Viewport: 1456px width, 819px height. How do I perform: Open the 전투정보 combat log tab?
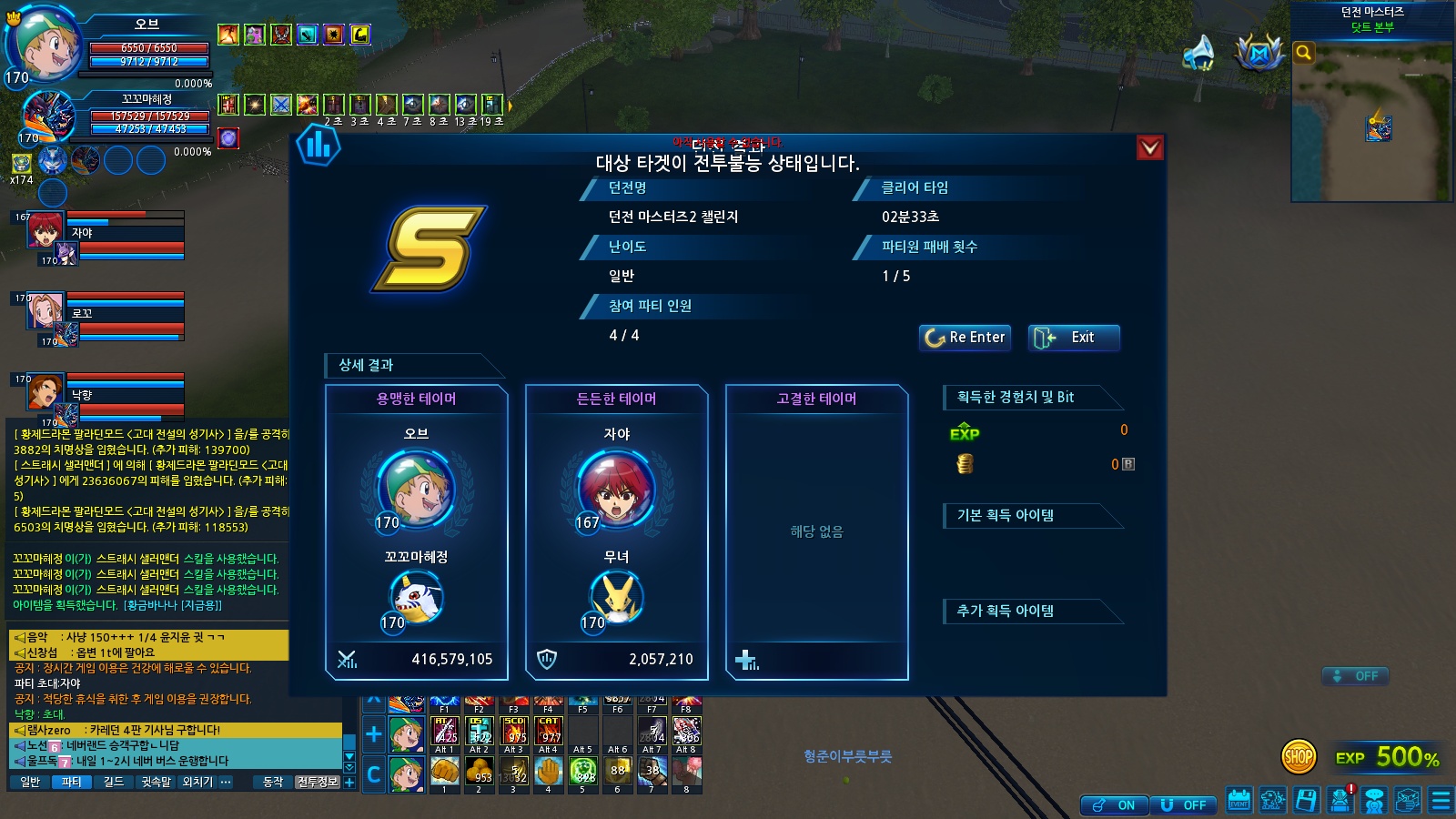pos(317,782)
